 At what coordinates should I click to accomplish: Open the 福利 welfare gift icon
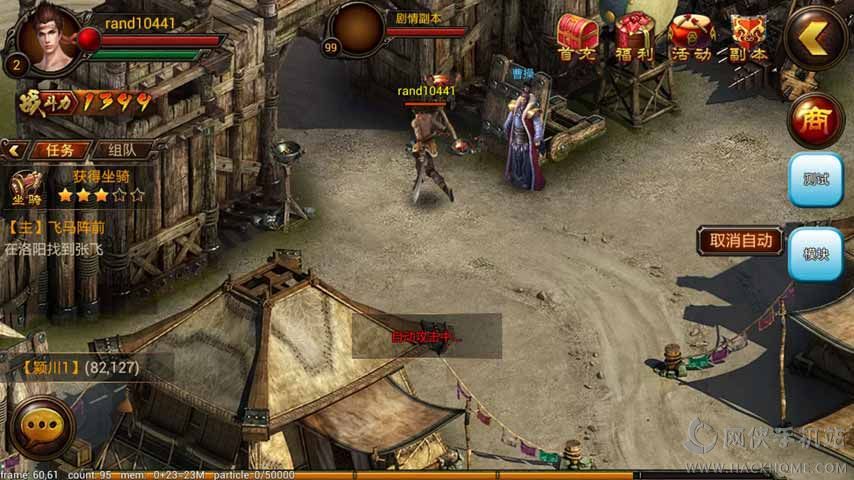(x=634, y=38)
